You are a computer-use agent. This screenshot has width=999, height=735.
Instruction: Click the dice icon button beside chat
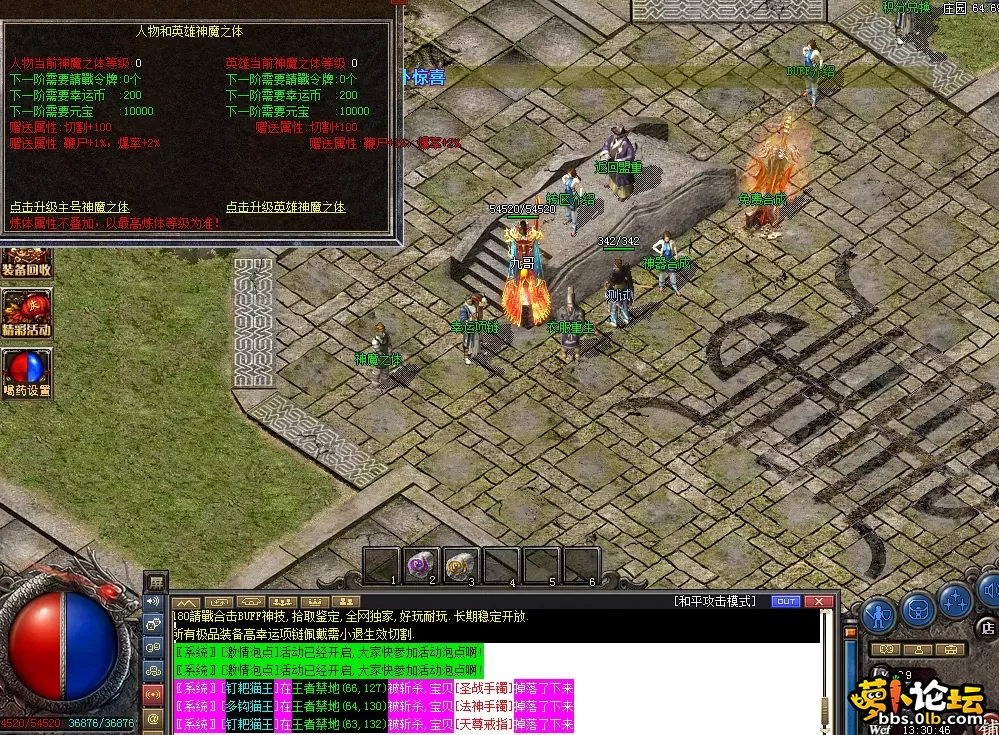154,625
